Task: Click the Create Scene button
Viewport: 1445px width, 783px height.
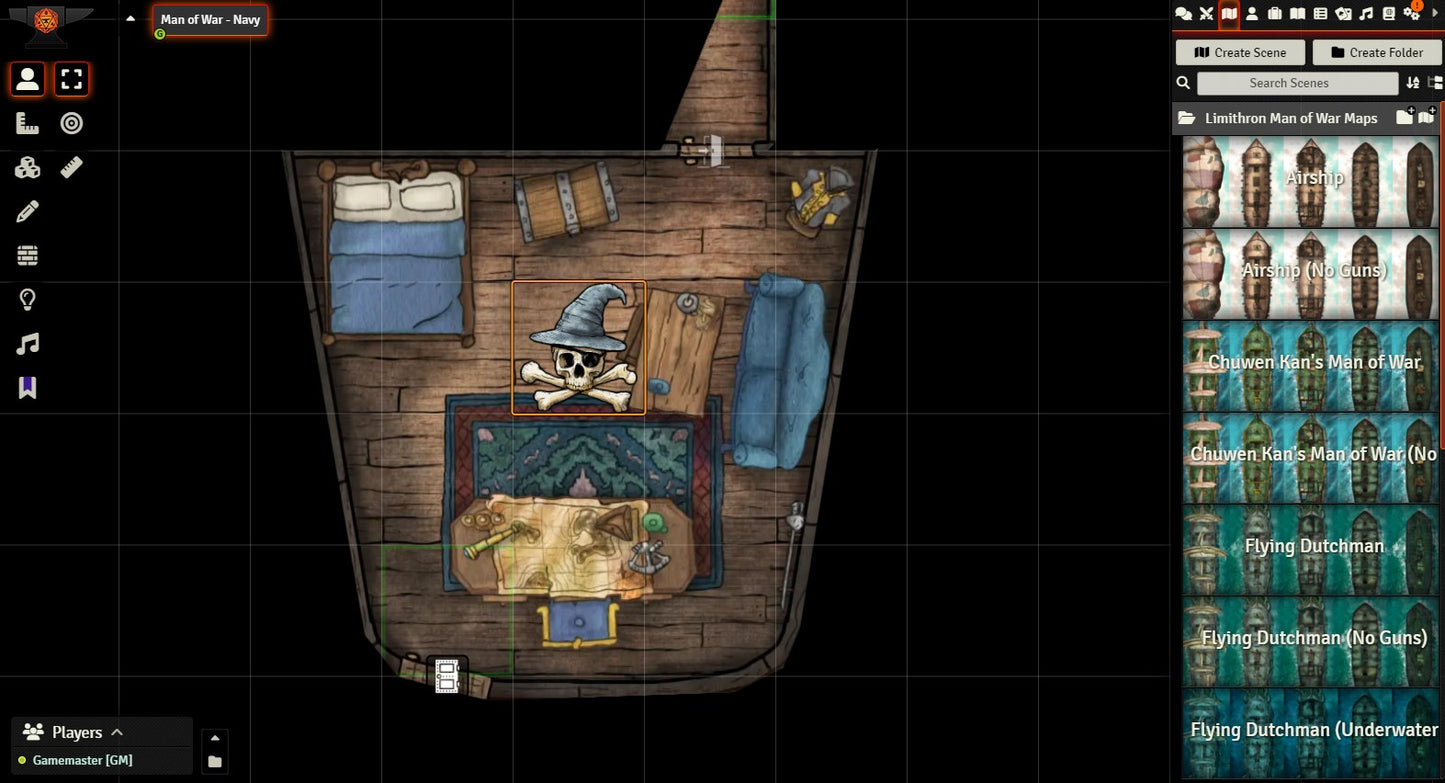Action: click(1240, 52)
